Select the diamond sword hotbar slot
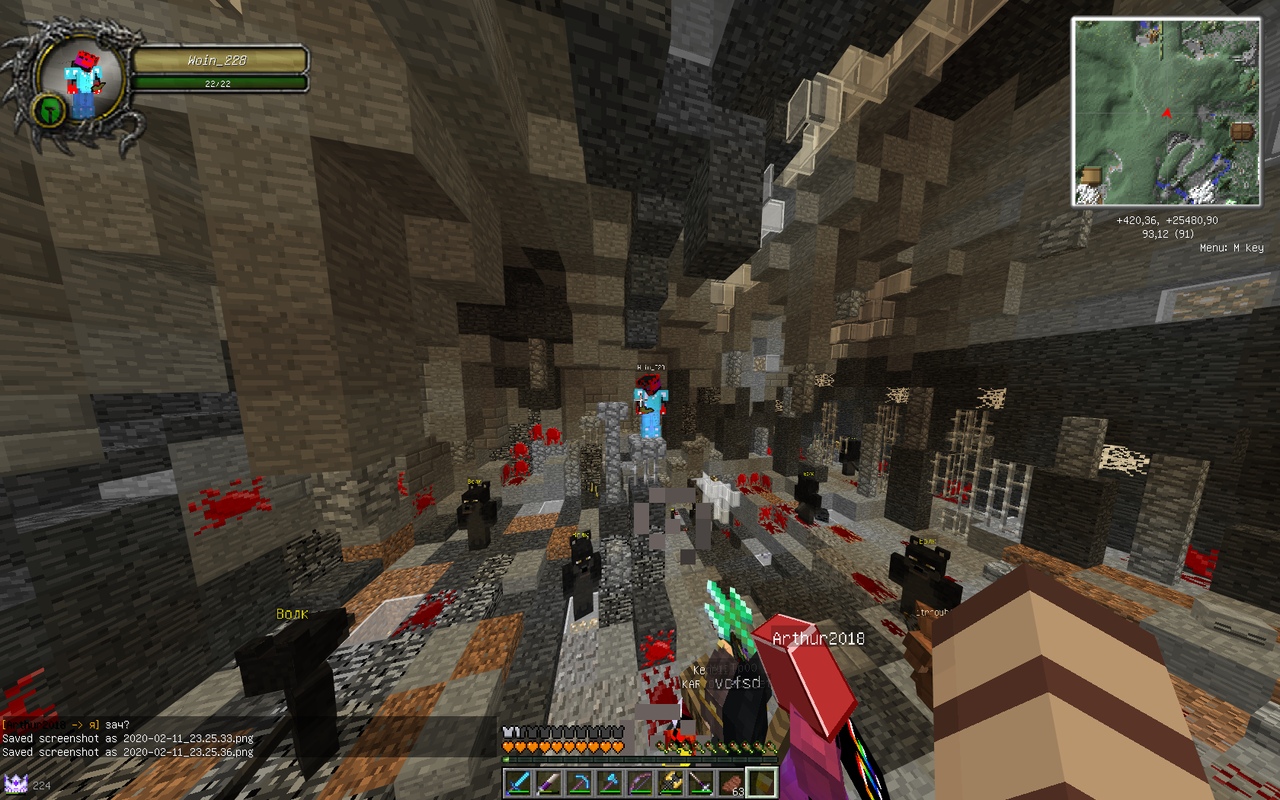Screen dimensions: 1280x800 point(517,782)
